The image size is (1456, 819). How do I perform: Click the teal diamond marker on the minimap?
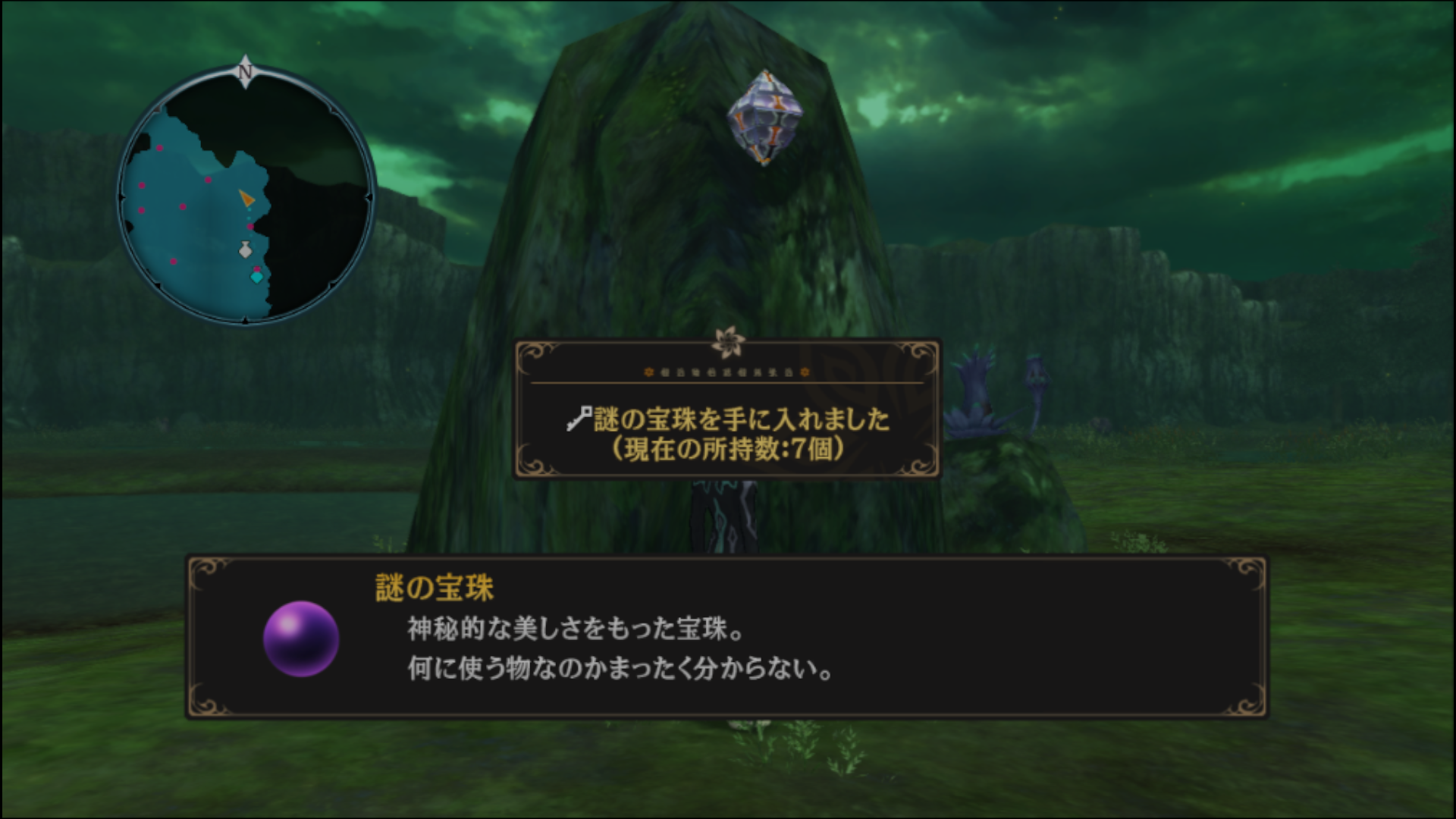(256, 277)
